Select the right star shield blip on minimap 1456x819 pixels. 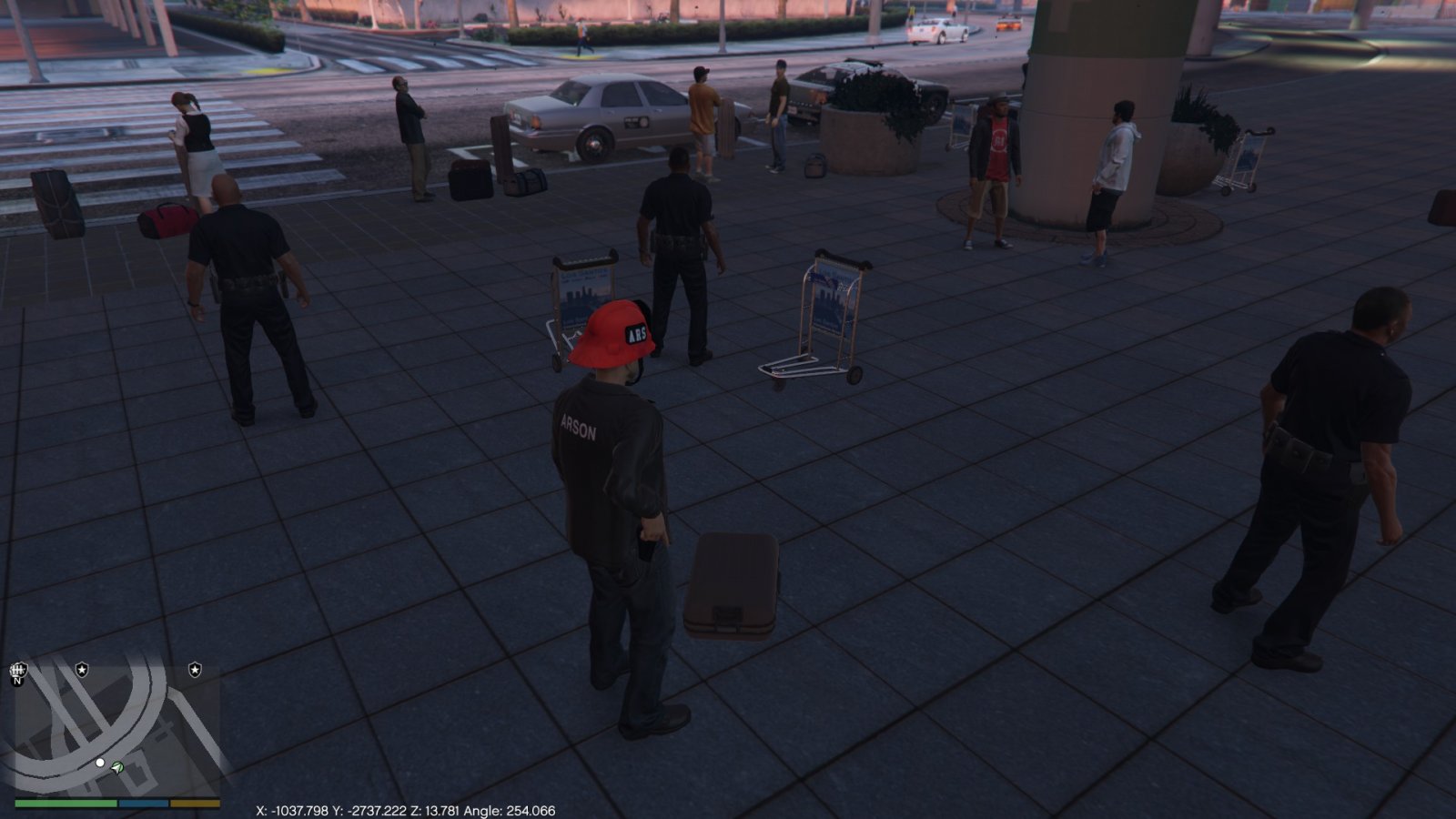pyautogui.click(x=195, y=670)
